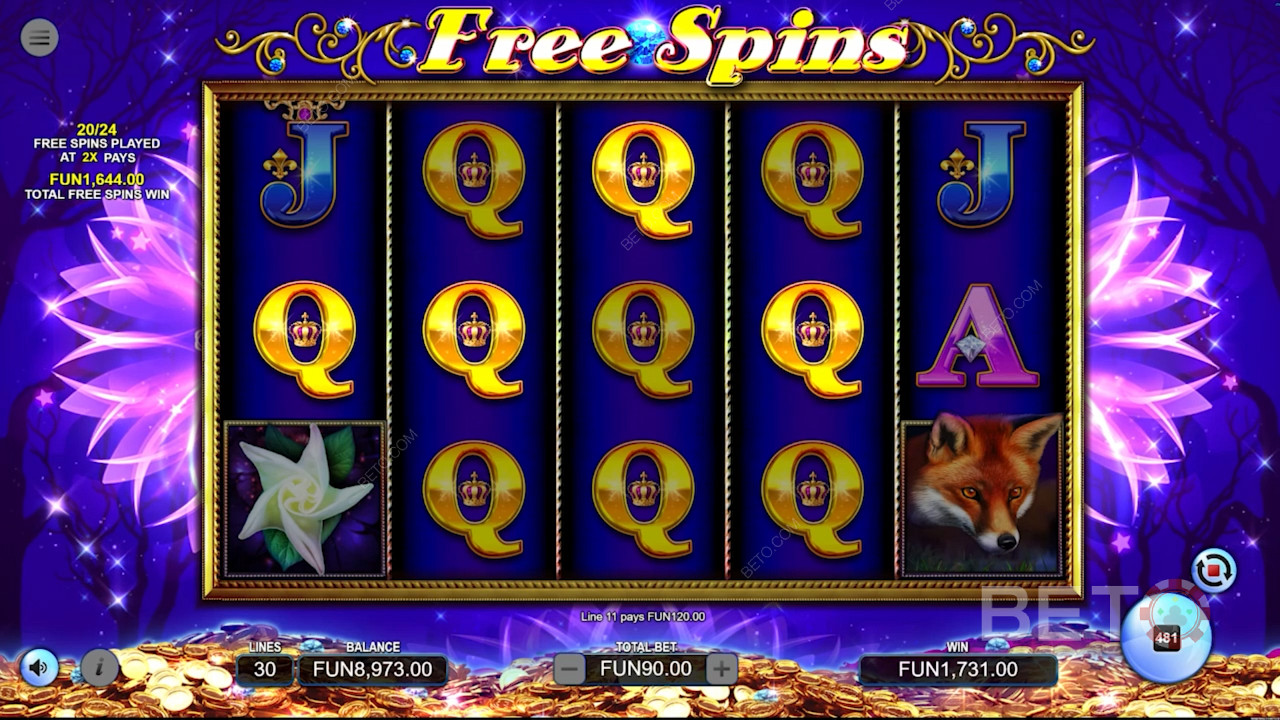The image size is (1280, 720).
Task: Open the hamburger menu
Action: pos(39,38)
